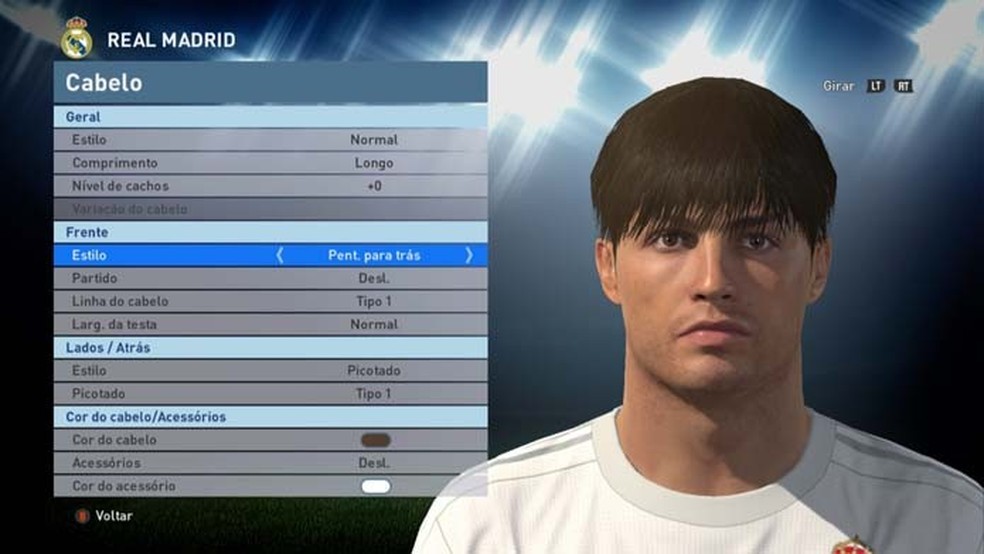Screen dimensions: 984x554
Task: Pick the white Cor do acessório swatch
Action: coord(376,486)
